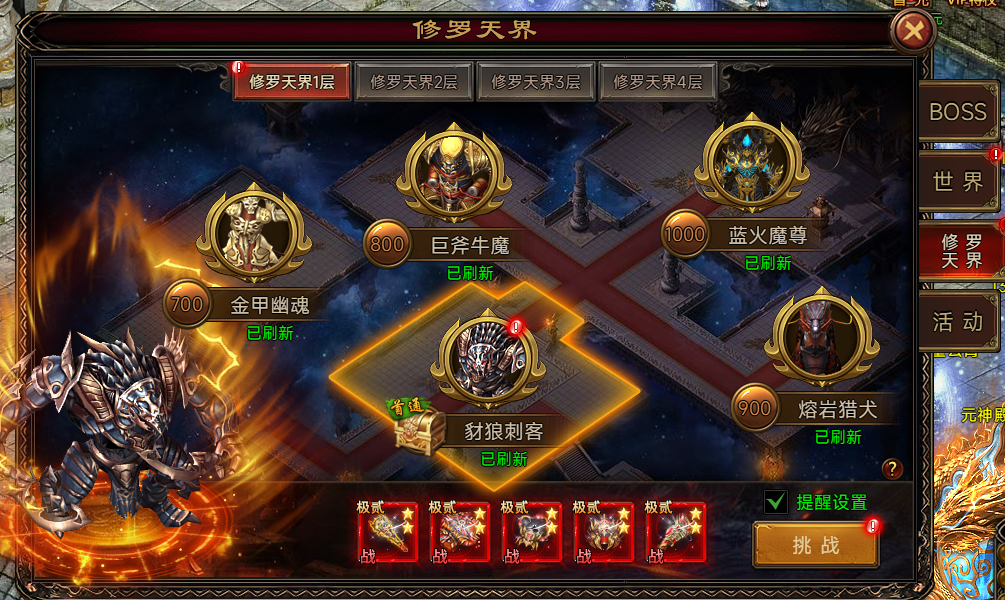The image size is (1005, 600).
Task: Toggle the 提醒设置 checkbox
Action: 775,502
